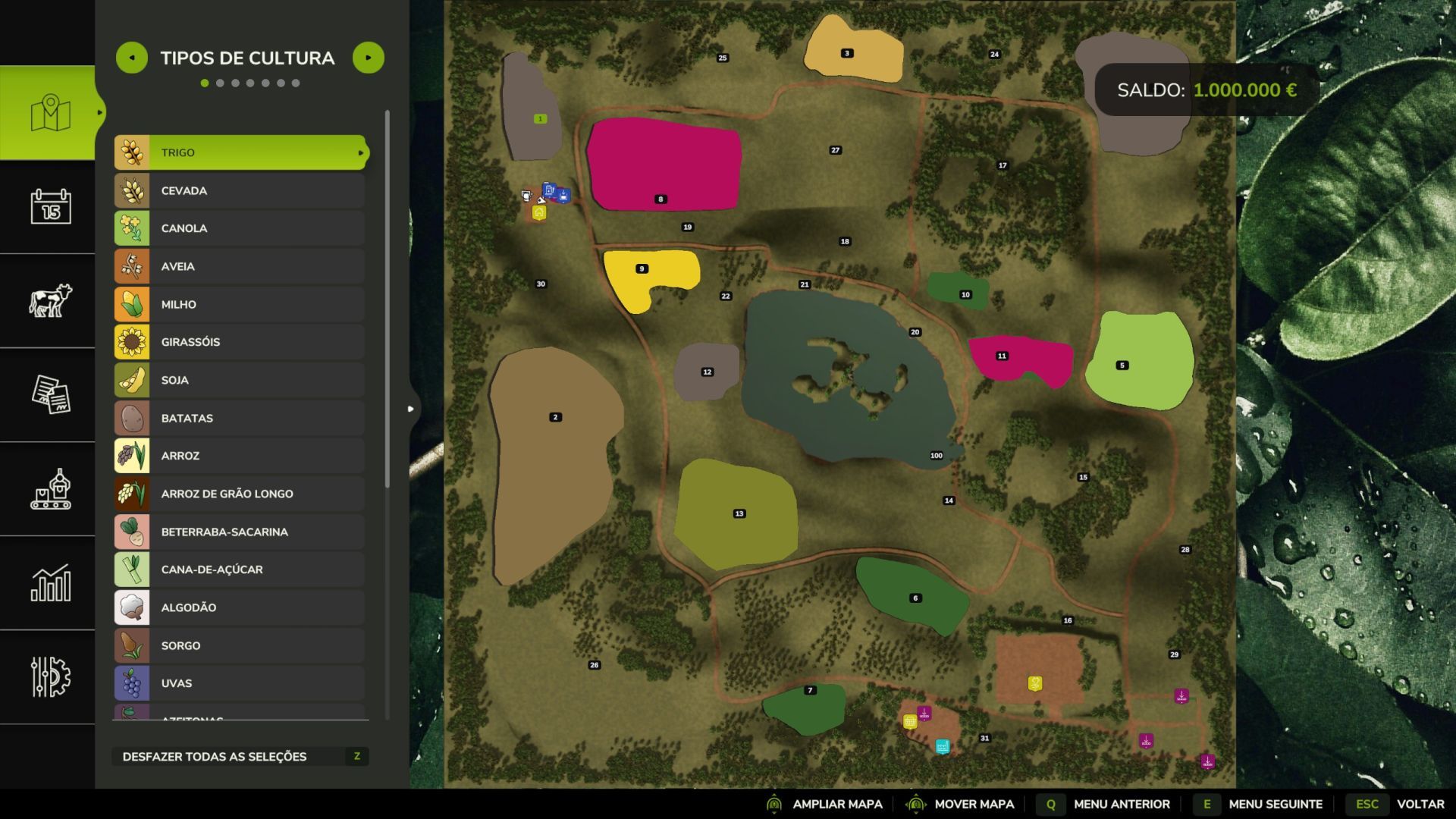Viewport: 1456px width, 819px height.
Task: Collapse the side panel with arrow handle
Action: click(411, 409)
